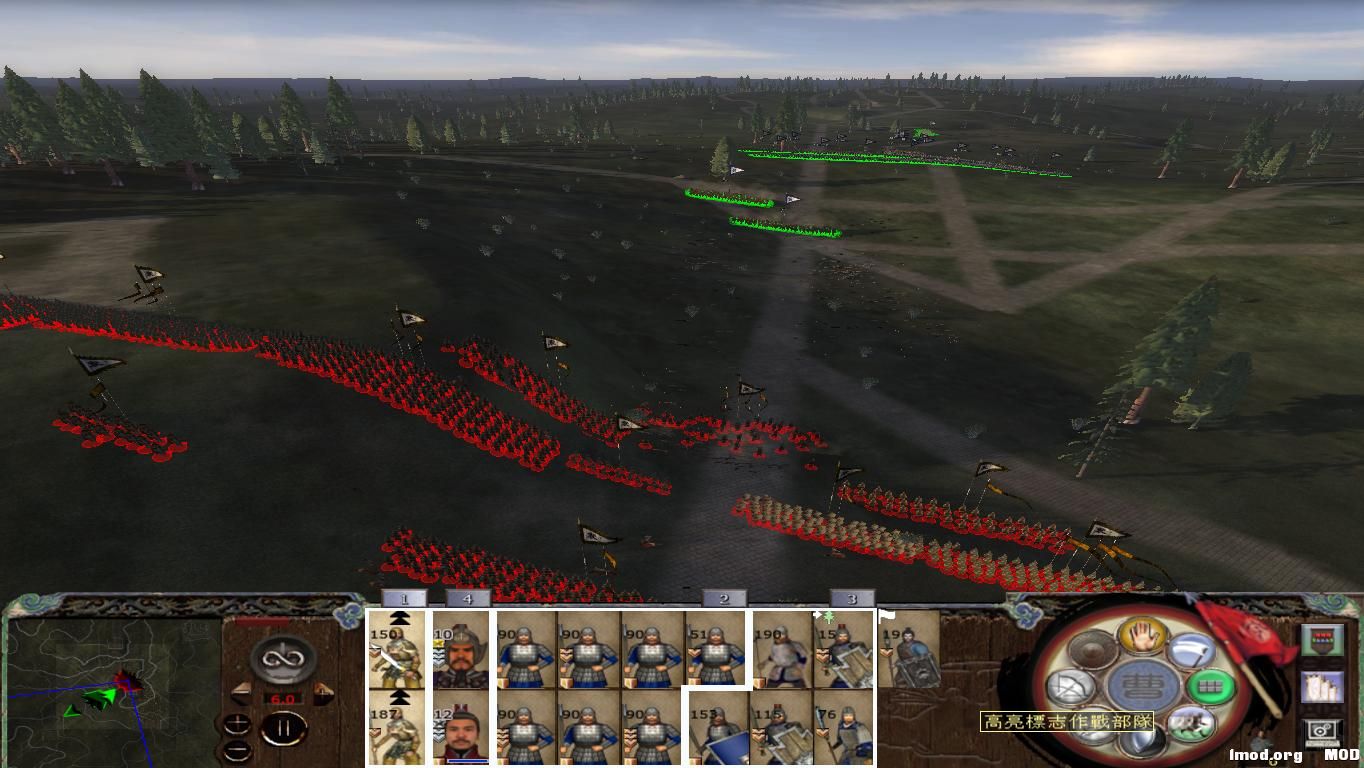The width and height of the screenshot is (1364, 768).
Task: Click the arrow to raise the battle speed
Action: 324,692
